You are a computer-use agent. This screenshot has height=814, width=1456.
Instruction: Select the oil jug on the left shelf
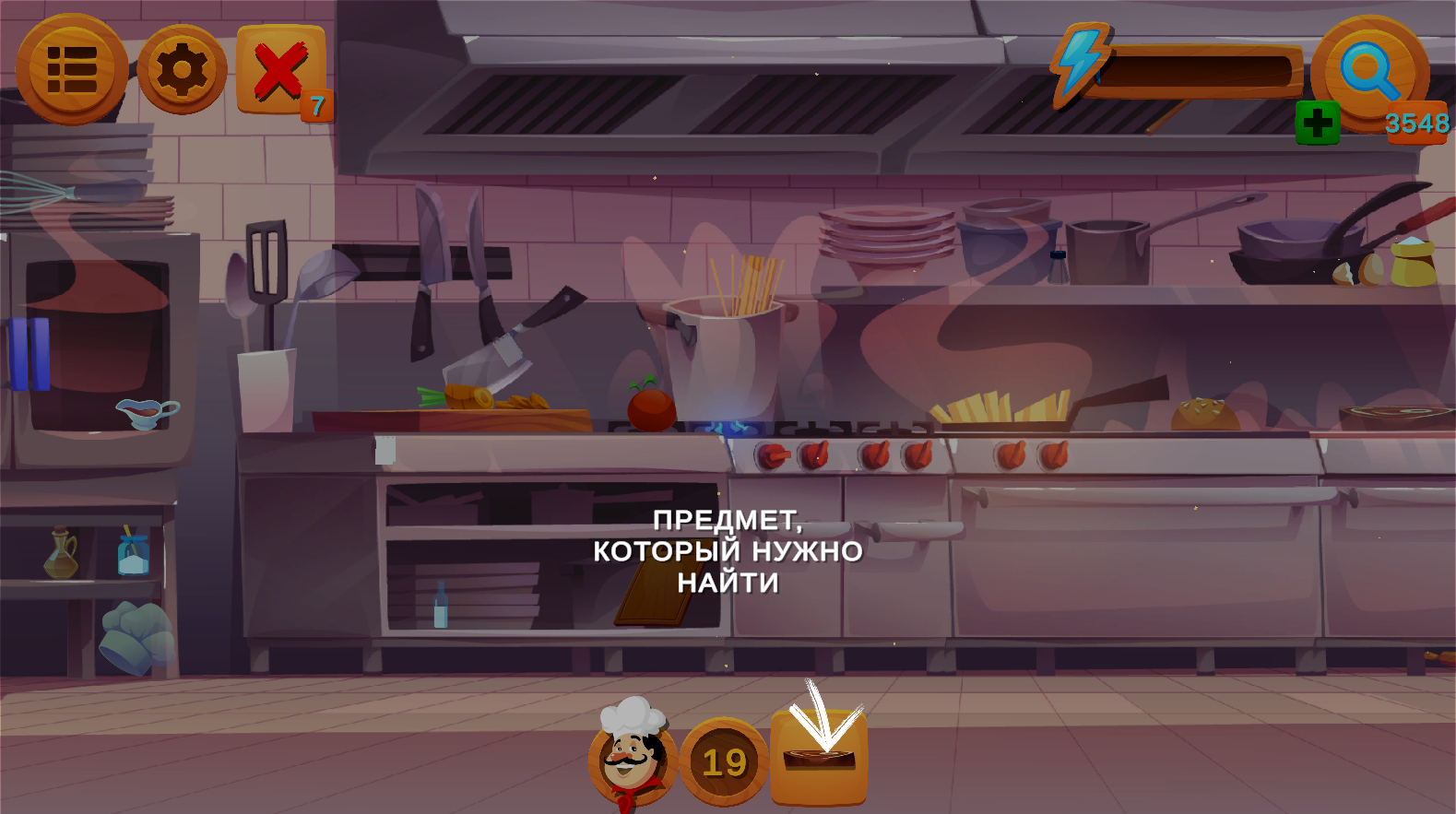tap(59, 555)
